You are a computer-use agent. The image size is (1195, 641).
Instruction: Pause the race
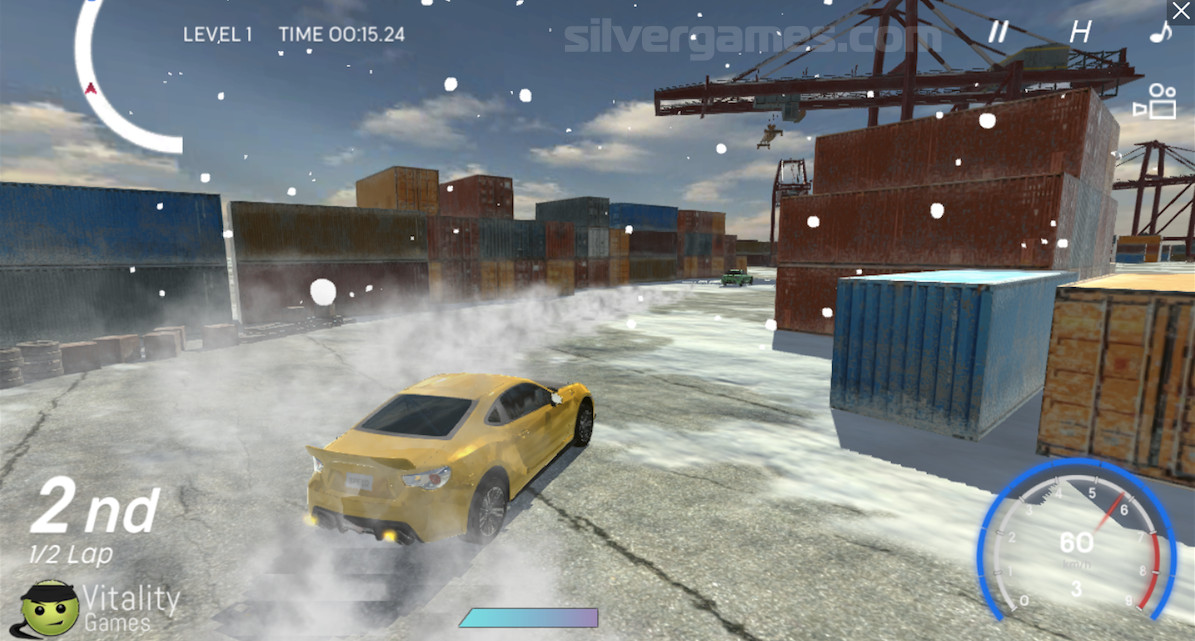998,31
